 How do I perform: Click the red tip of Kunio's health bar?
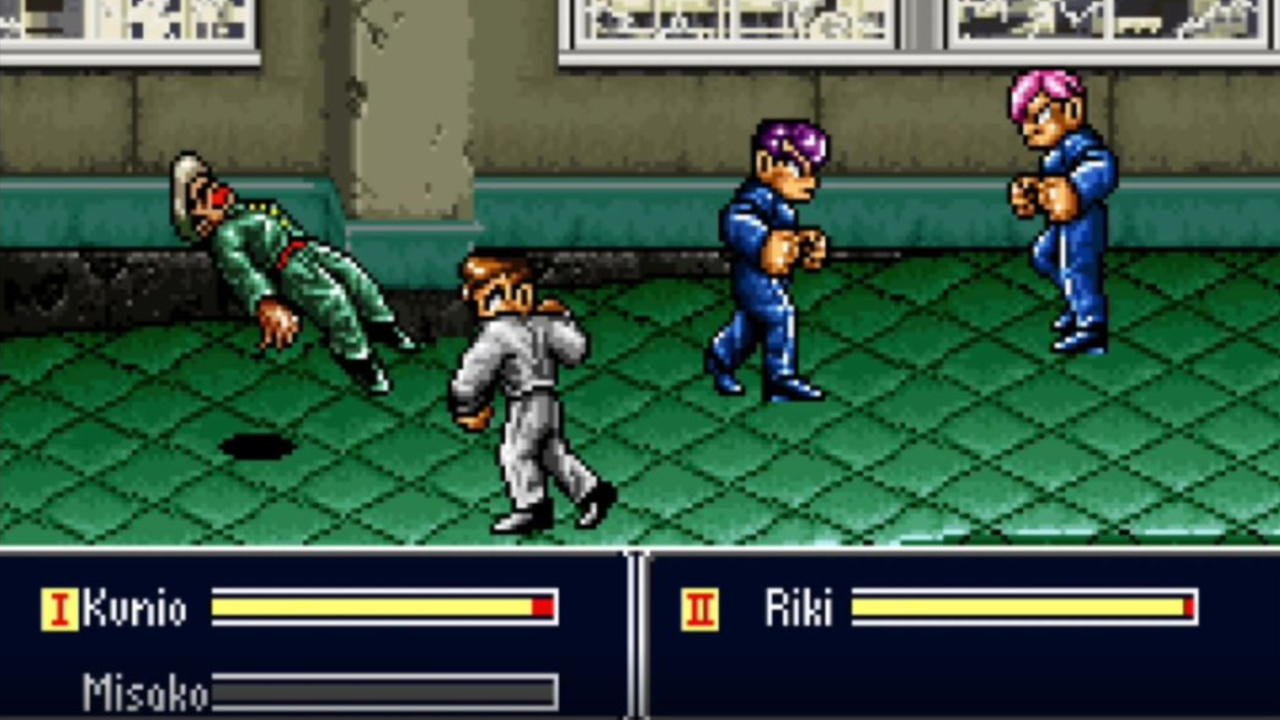[x=540, y=607]
